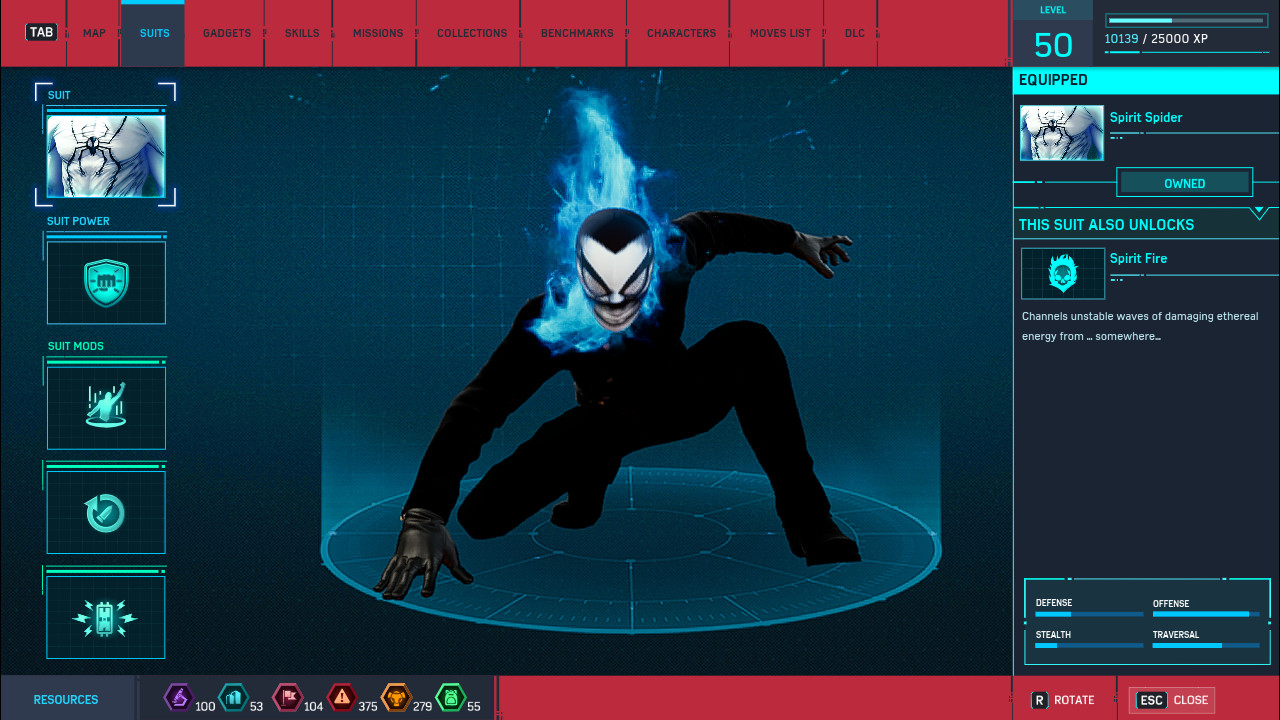Open the DLC section
Viewport: 1280px width, 720px height.
click(x=854, y=33)
